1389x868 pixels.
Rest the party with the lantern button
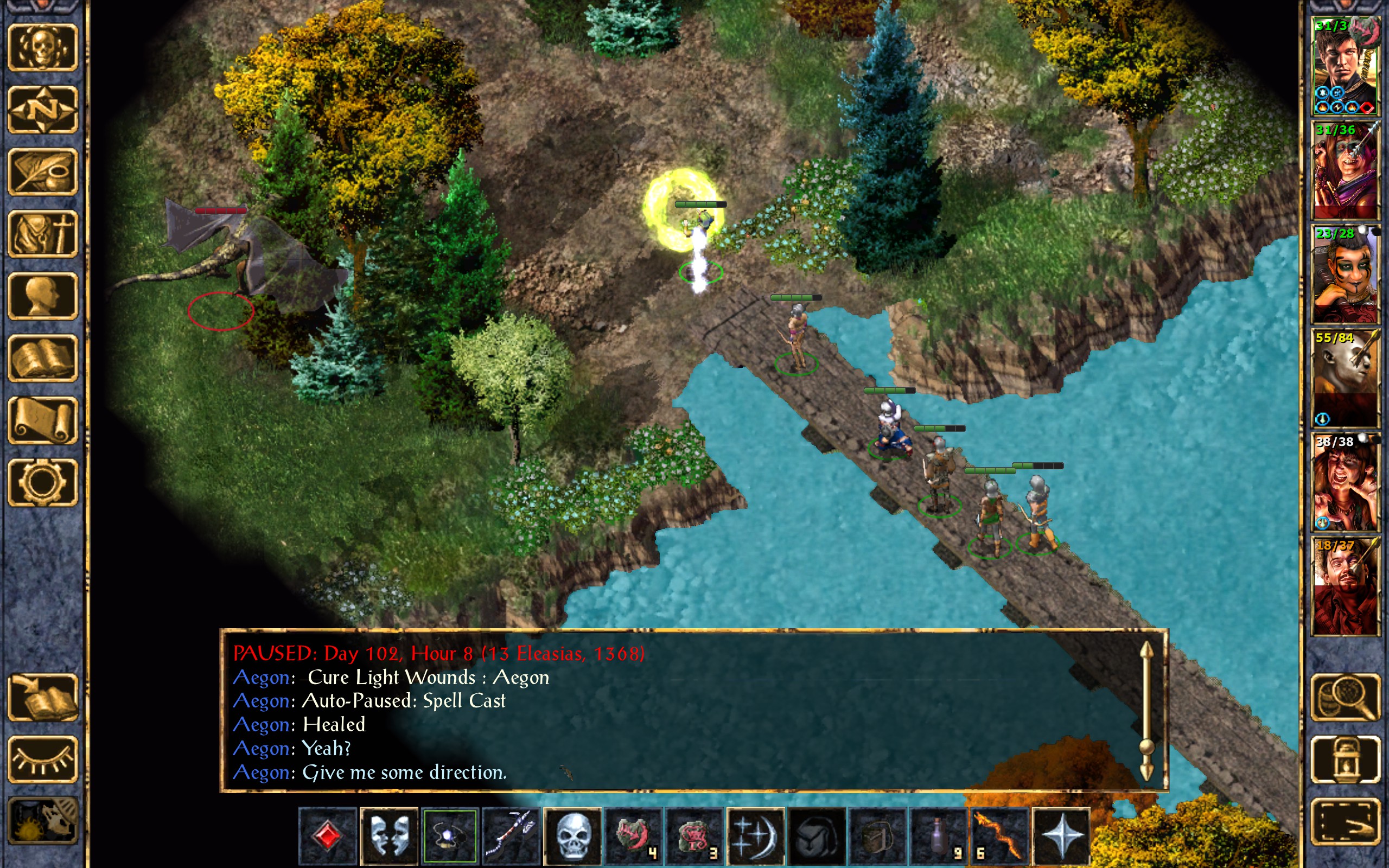tap(1346, 759)
